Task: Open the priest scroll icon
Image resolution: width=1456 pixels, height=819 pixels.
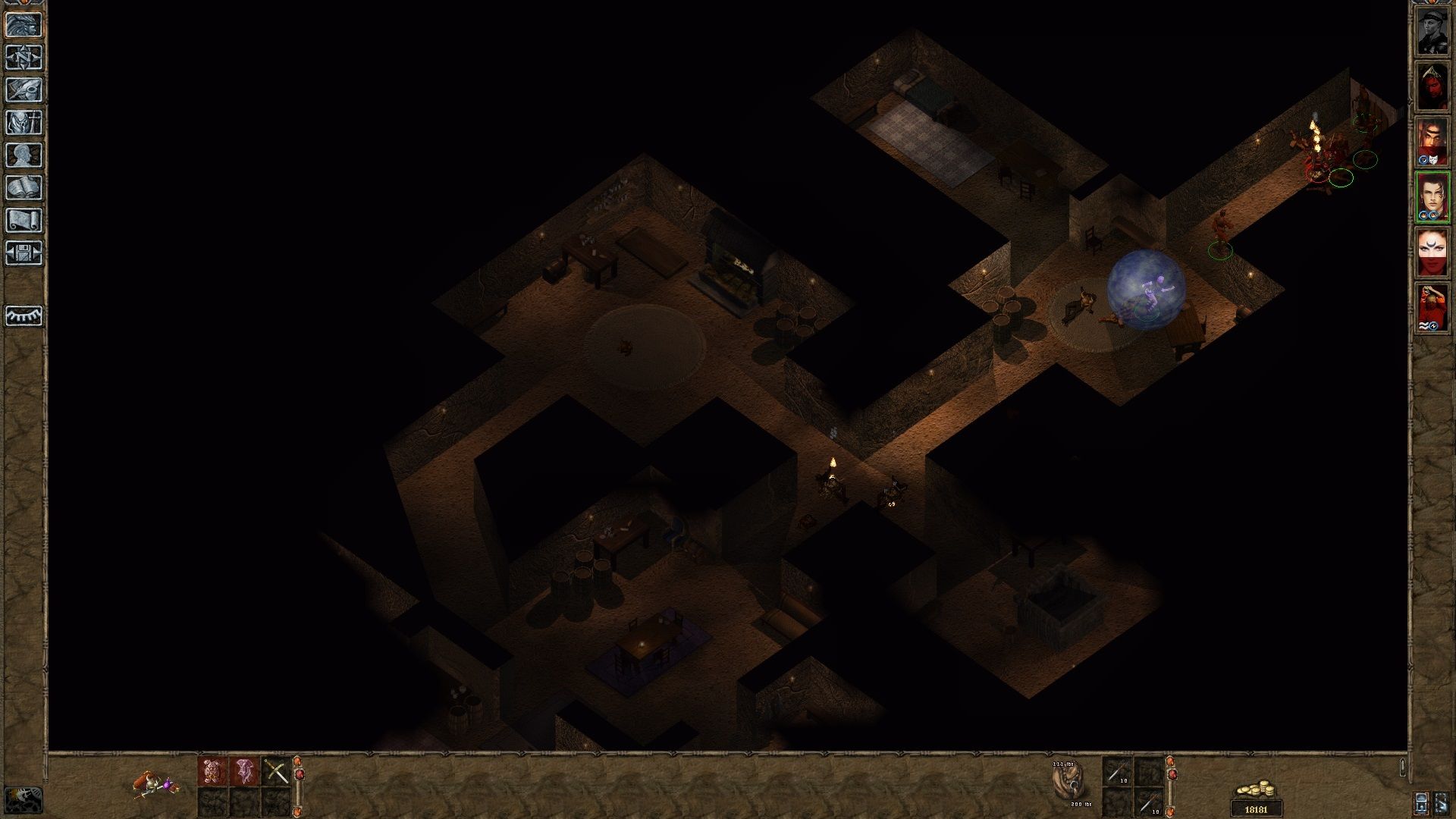Action: pos(24,221)
